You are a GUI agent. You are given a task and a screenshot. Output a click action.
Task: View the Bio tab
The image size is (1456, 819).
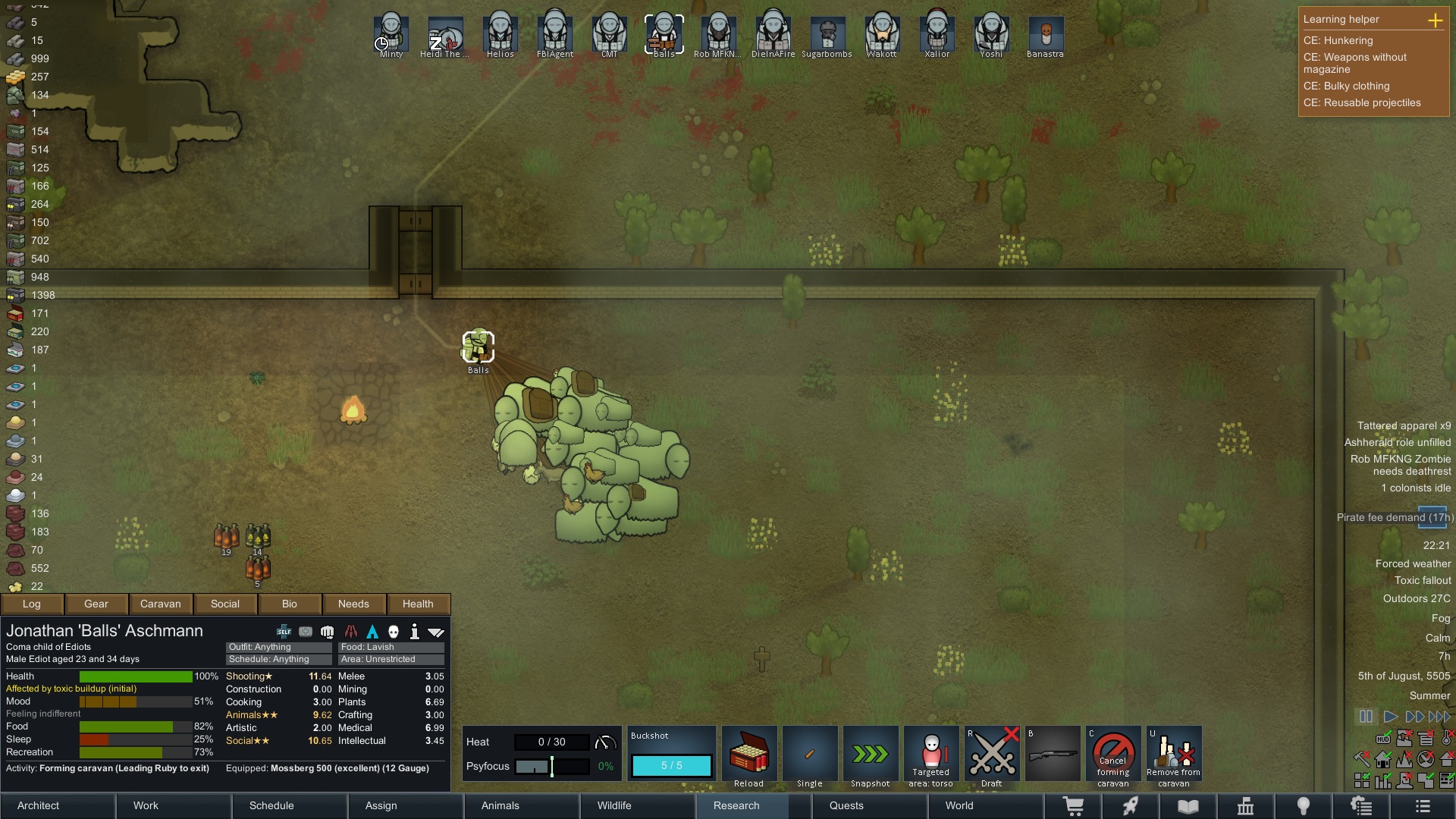click(290, 604)
